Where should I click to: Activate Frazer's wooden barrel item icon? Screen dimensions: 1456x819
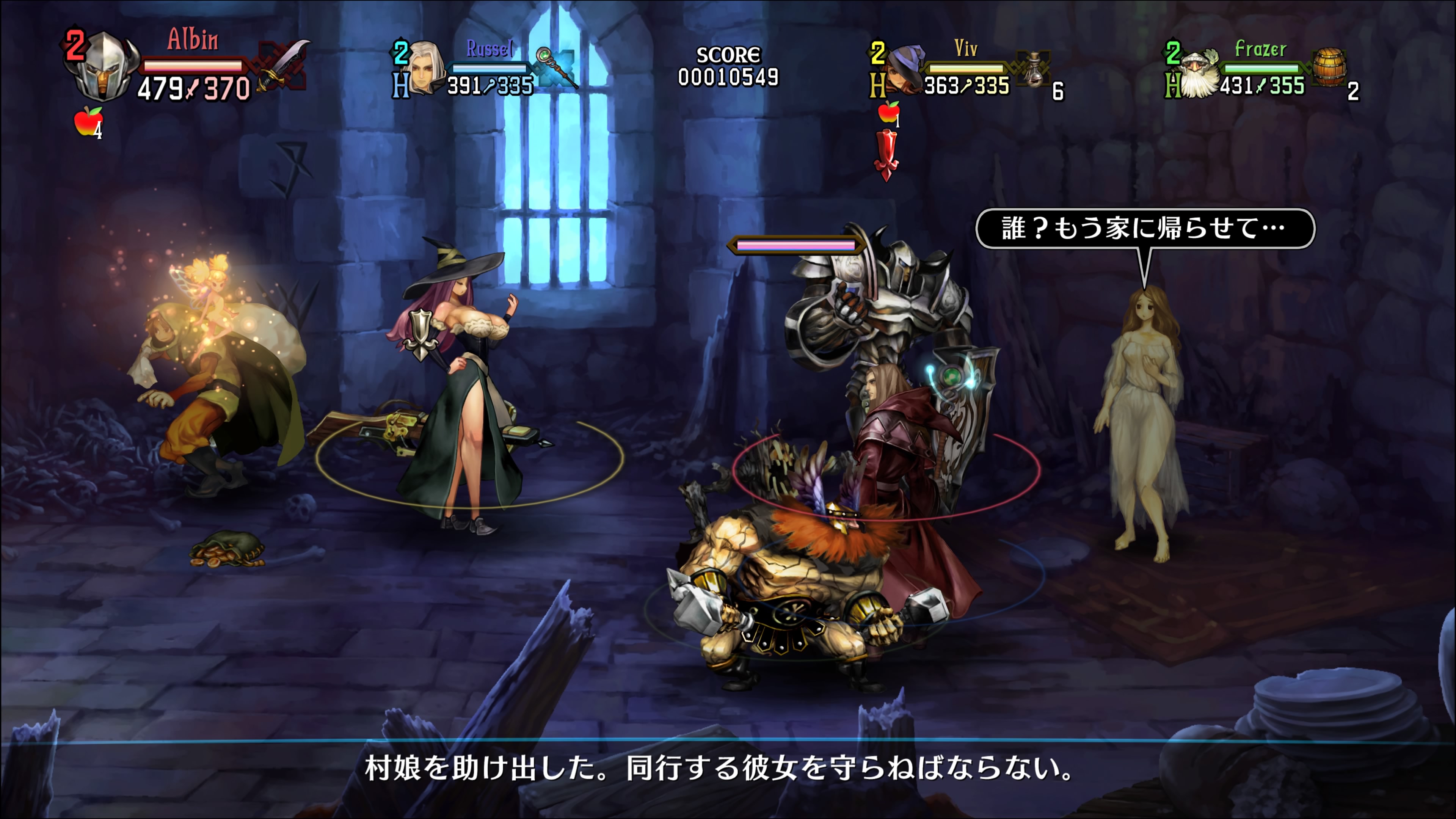pyautogui.click(x=1329, y=67)
